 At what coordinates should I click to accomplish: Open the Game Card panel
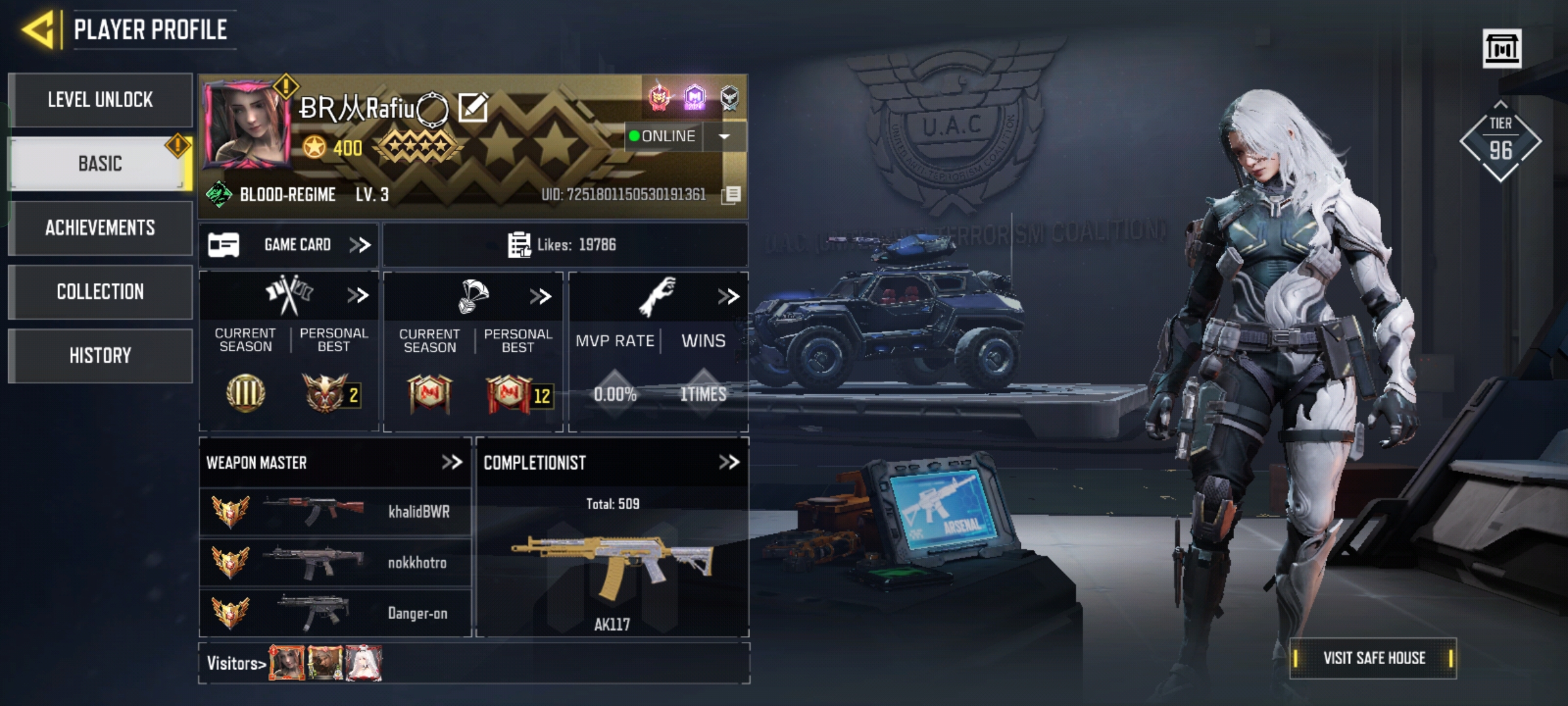[289, 245]
